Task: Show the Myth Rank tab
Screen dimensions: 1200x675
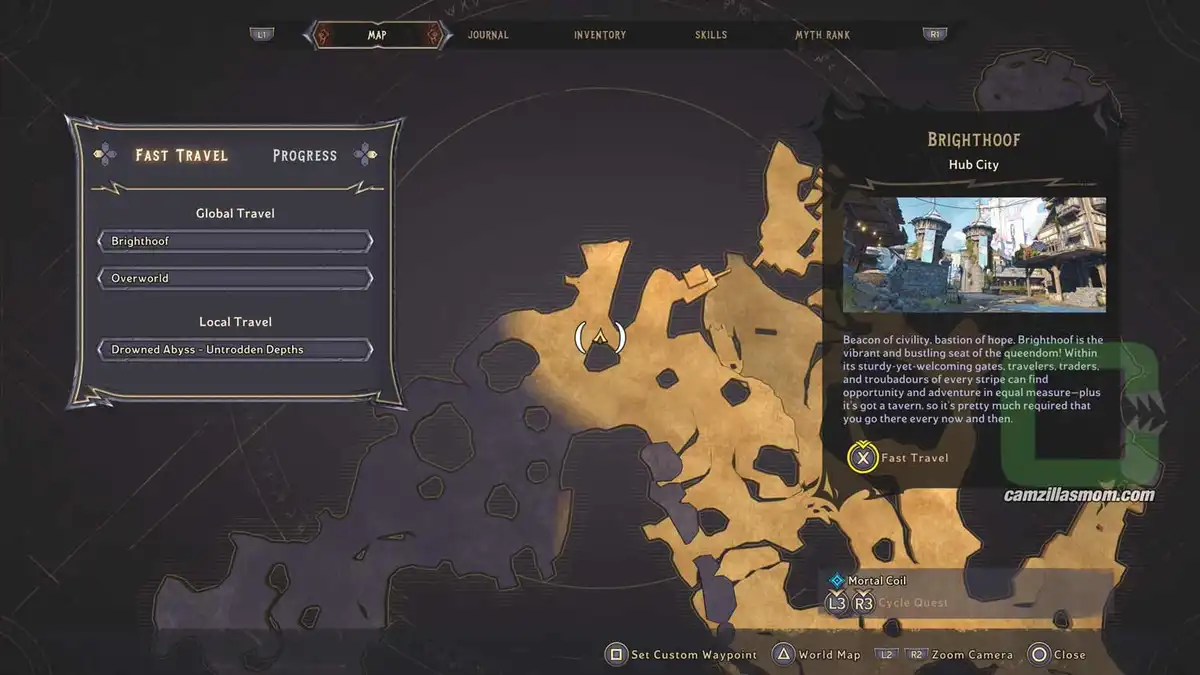Action: (x=822, y=35)
